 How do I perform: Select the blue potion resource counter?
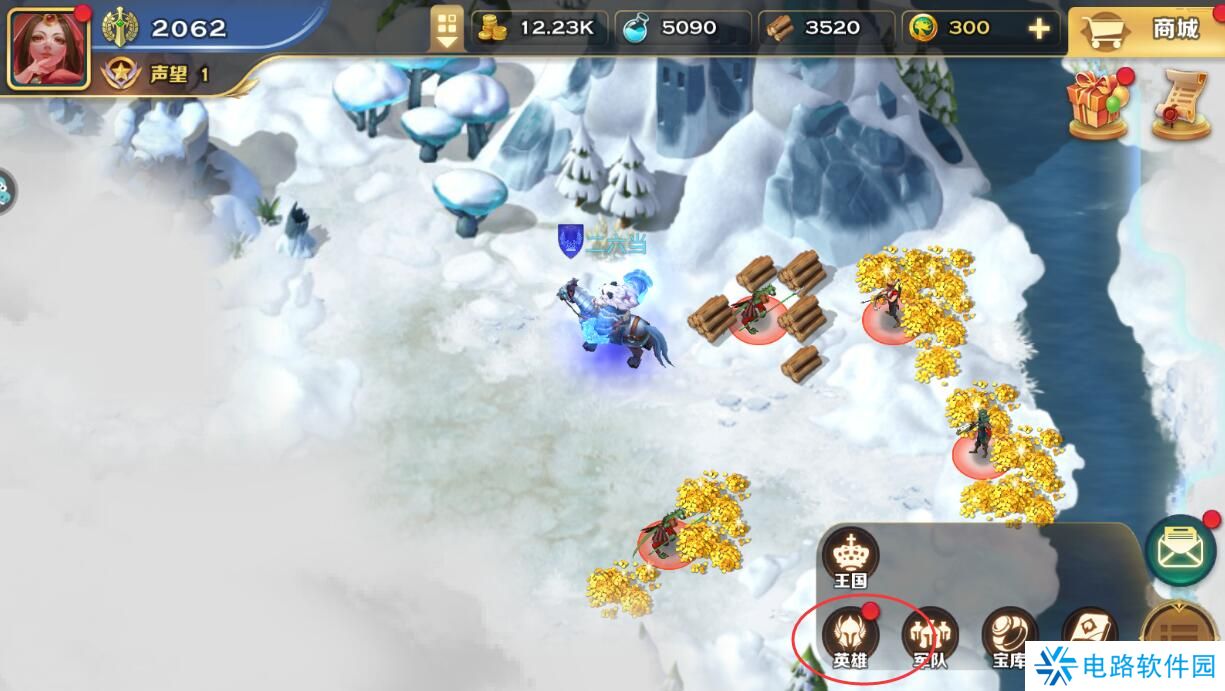pos(682,28)
